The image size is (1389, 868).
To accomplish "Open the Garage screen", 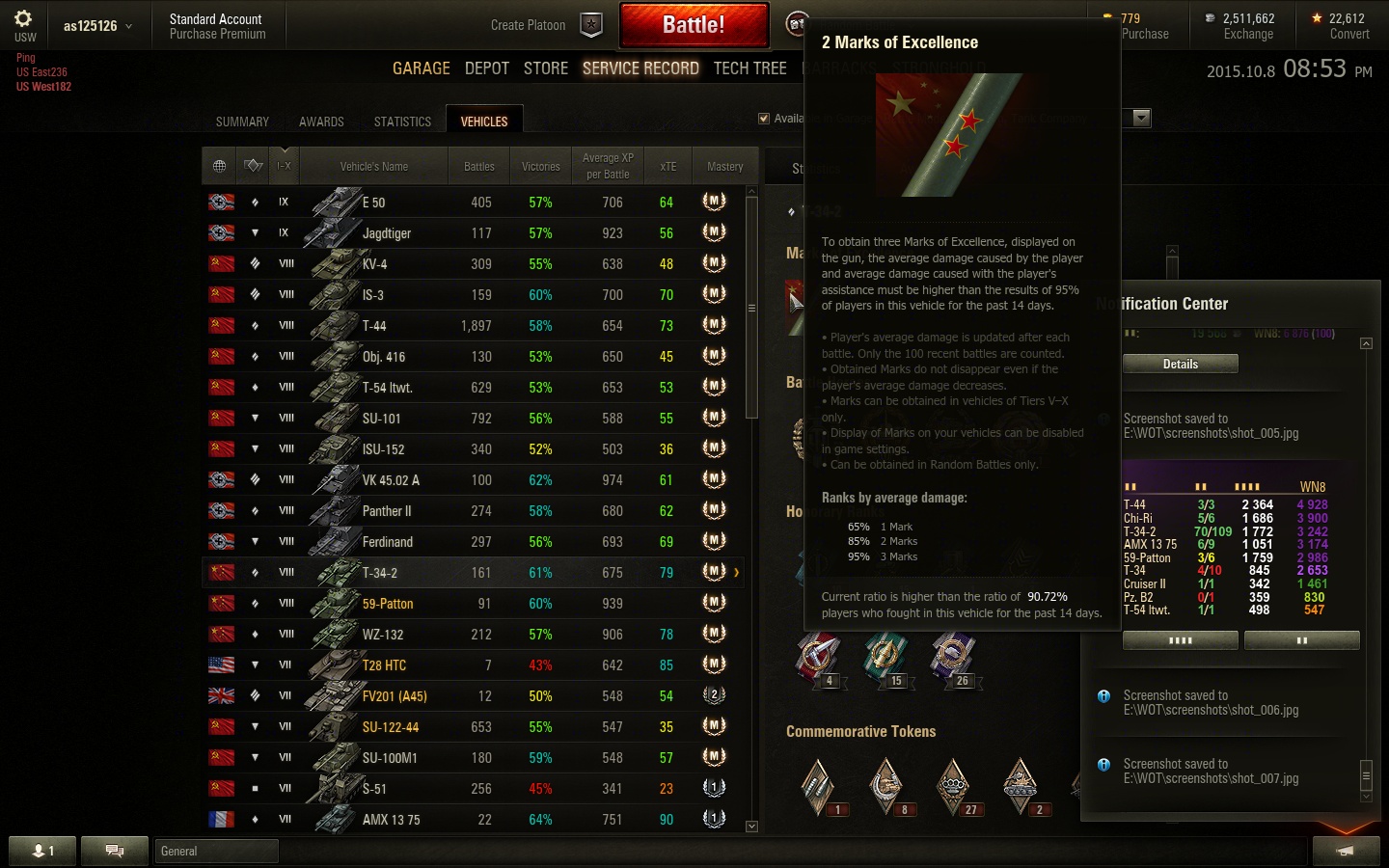I will 421,68.
